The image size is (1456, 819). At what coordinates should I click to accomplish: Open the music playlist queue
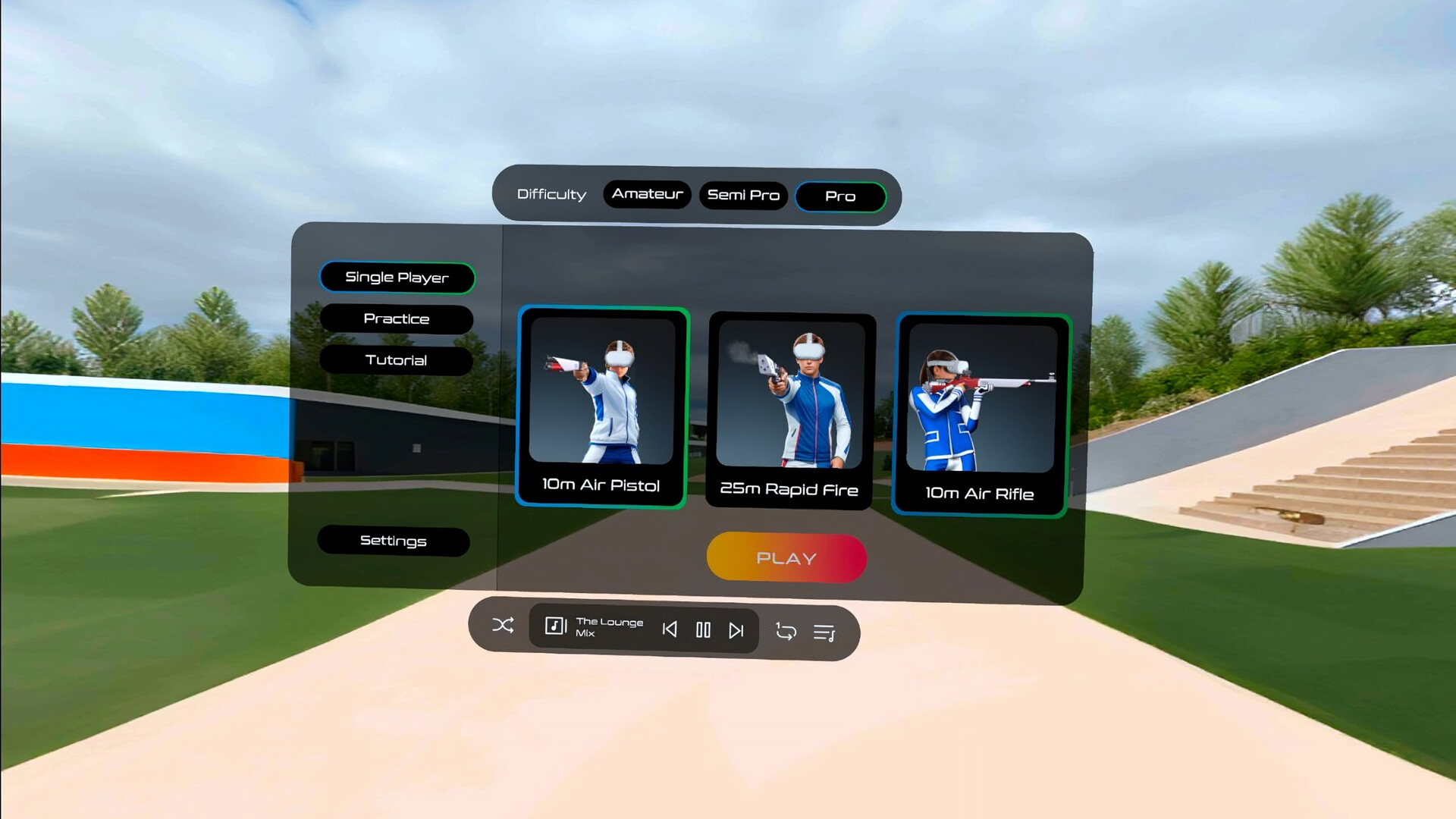(x=827, y=630)
